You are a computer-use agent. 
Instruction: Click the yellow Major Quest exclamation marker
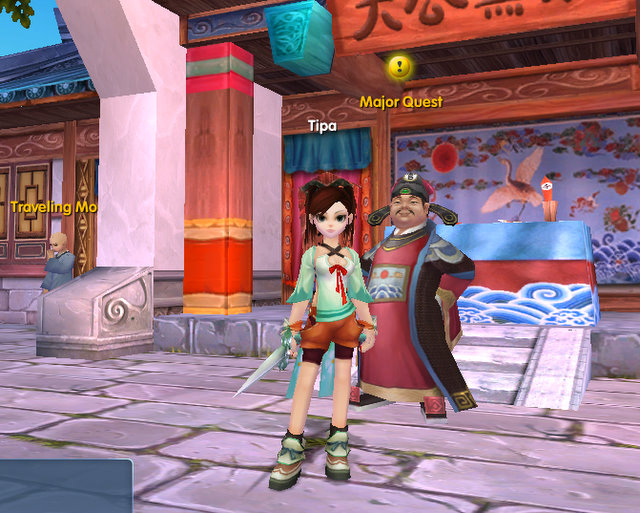[x=400, y=67]
